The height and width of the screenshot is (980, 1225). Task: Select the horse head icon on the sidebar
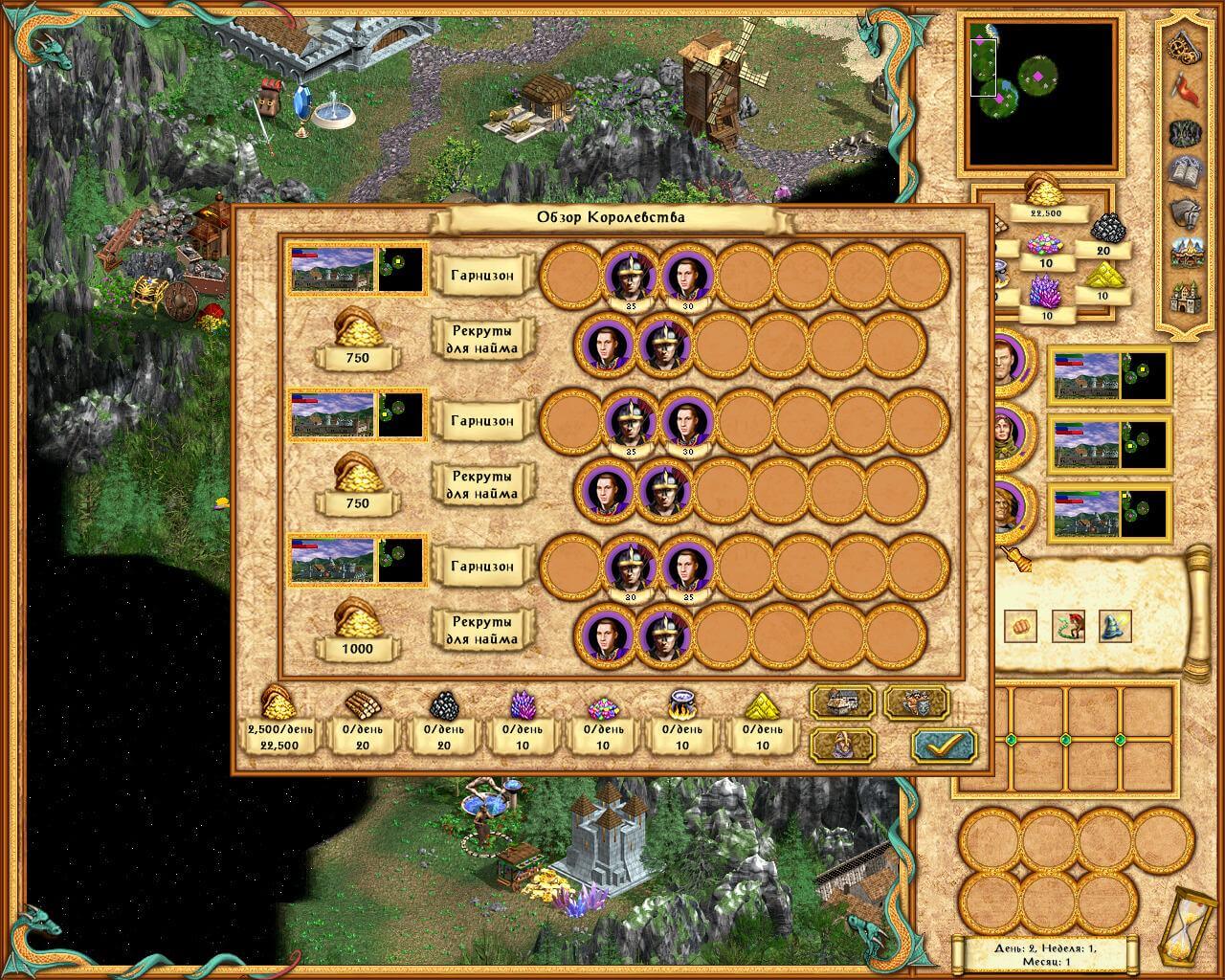(1188, 212)
